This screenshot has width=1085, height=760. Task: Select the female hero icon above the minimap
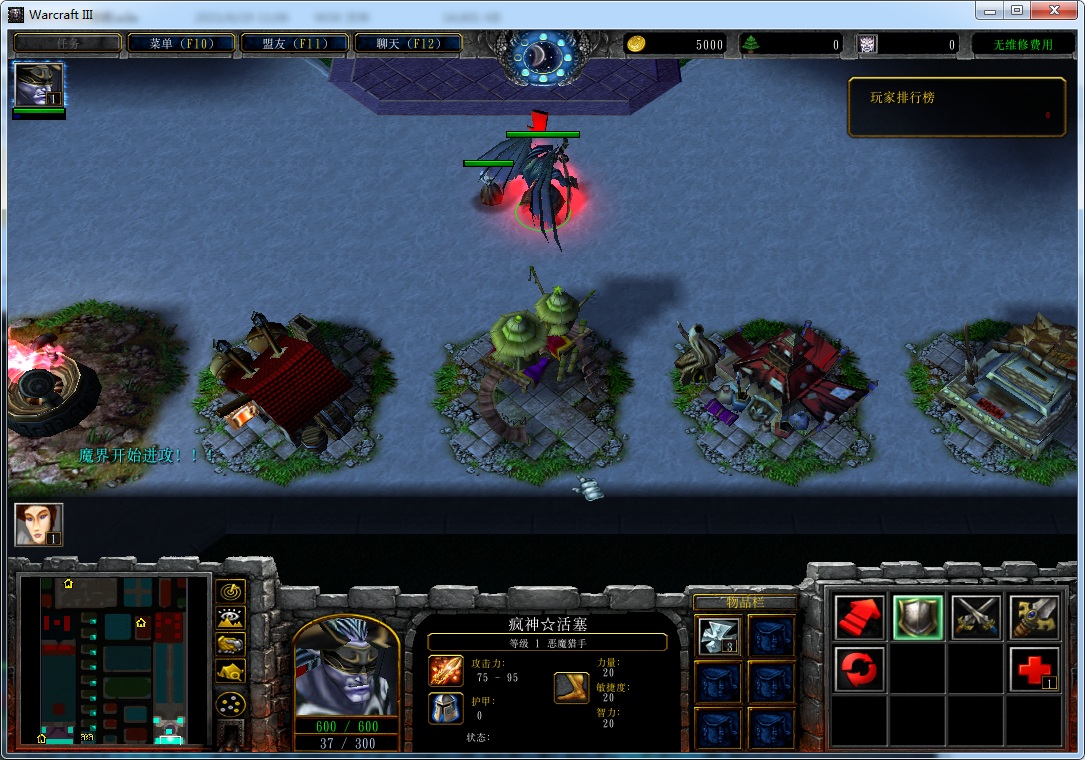tap(39, 525)
